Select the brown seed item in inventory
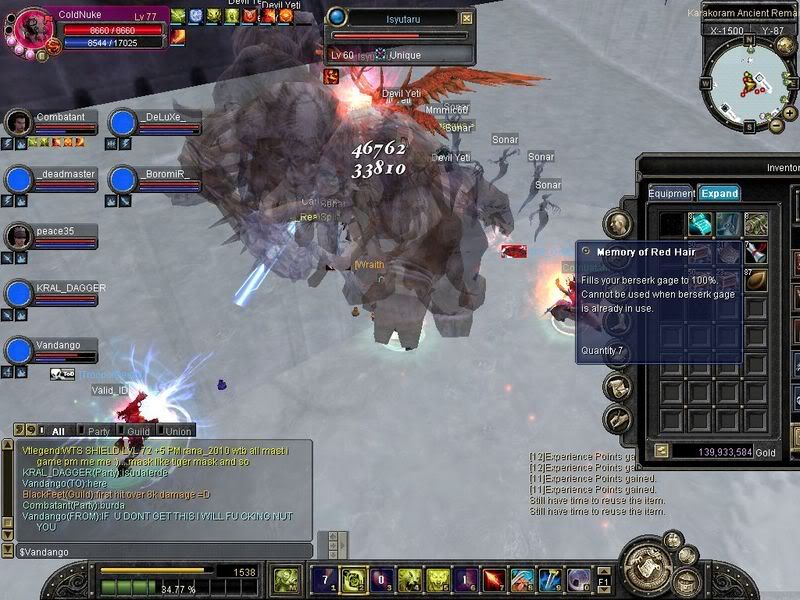 point(756,280)
